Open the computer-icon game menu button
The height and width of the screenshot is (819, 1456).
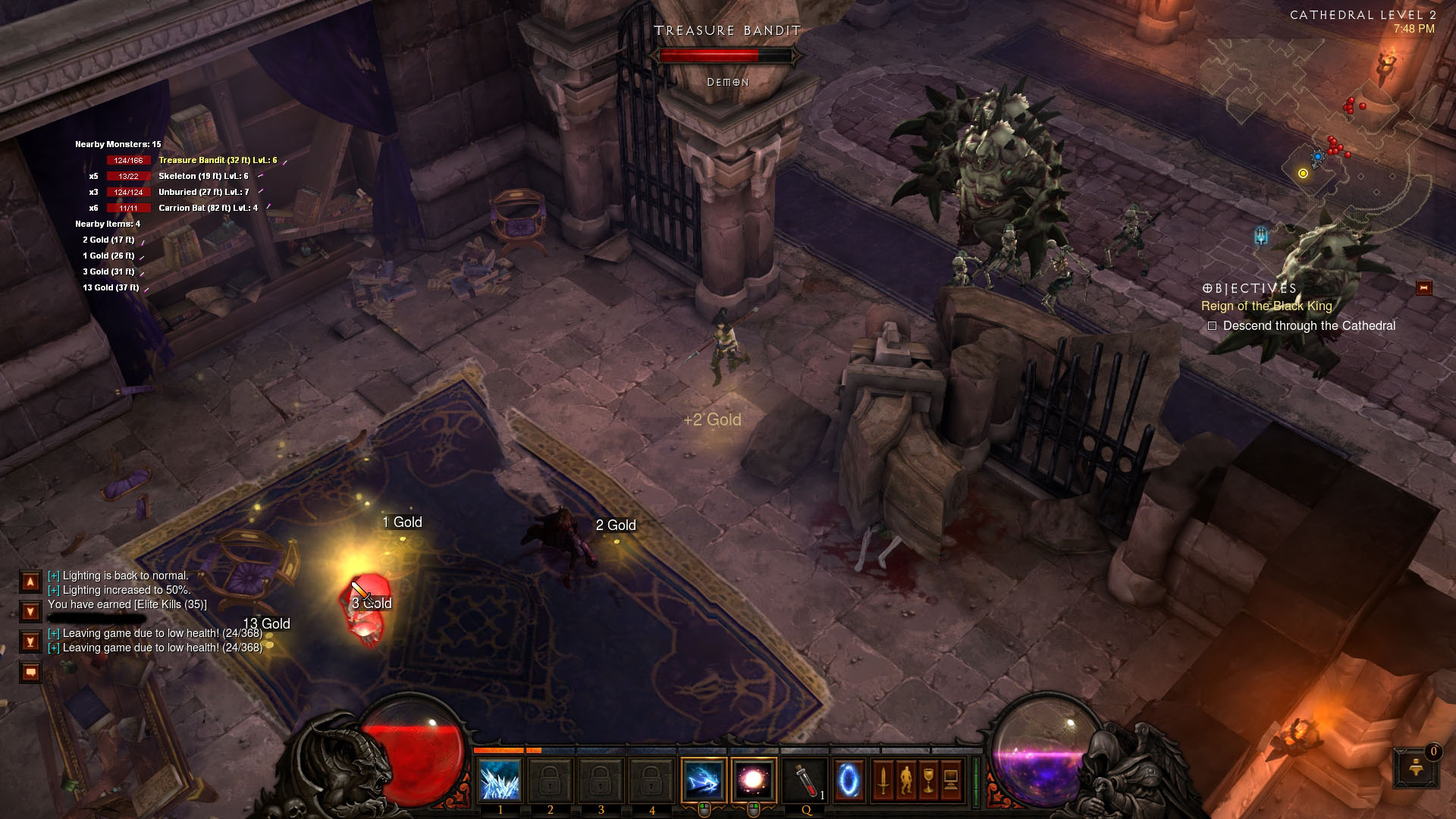coord(951,780)
